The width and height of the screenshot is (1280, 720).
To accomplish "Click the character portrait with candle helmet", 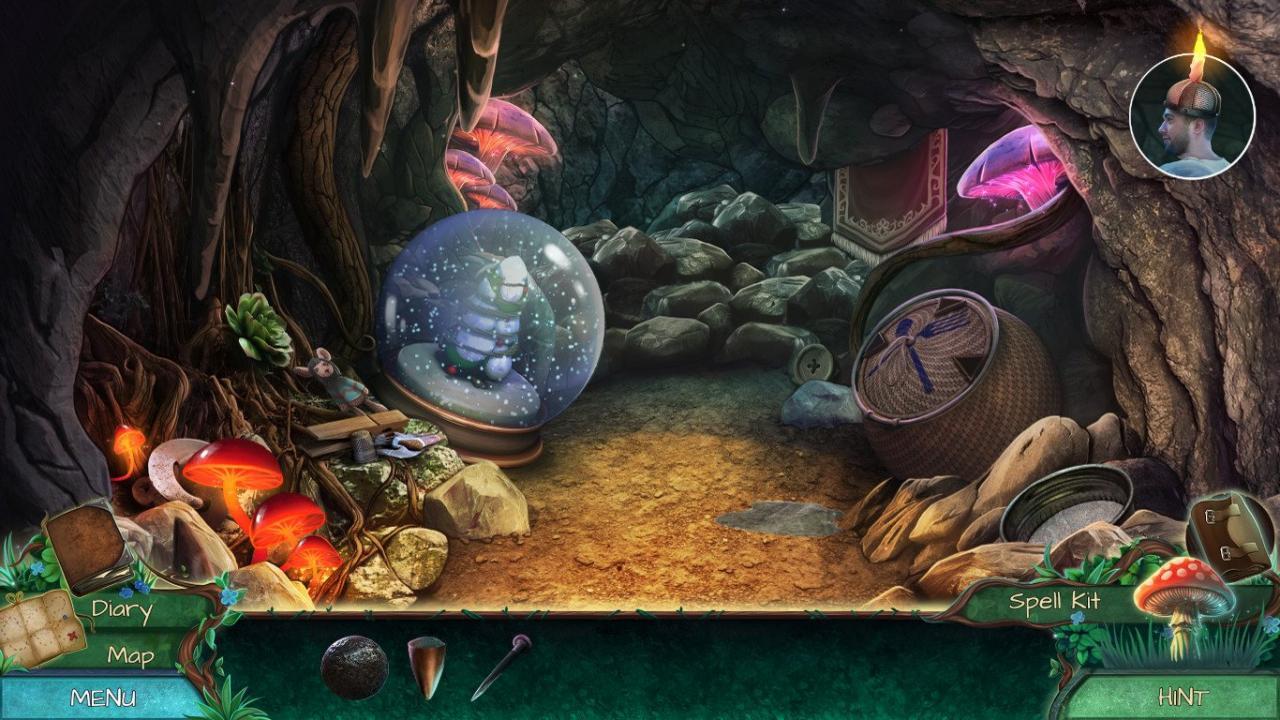I will pos(1190,115).
